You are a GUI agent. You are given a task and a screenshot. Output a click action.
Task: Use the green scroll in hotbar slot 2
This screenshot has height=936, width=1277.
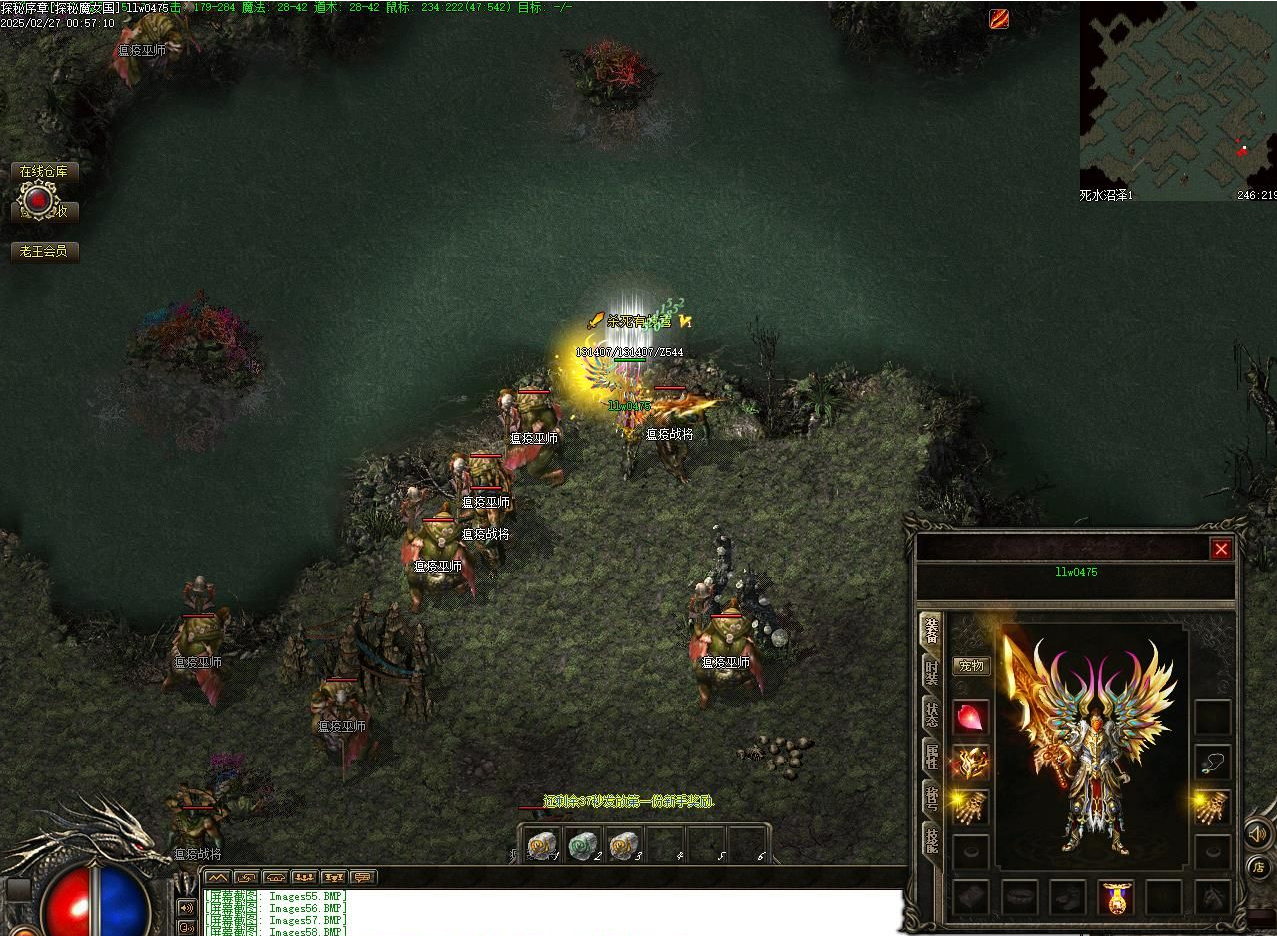[582, 846]
